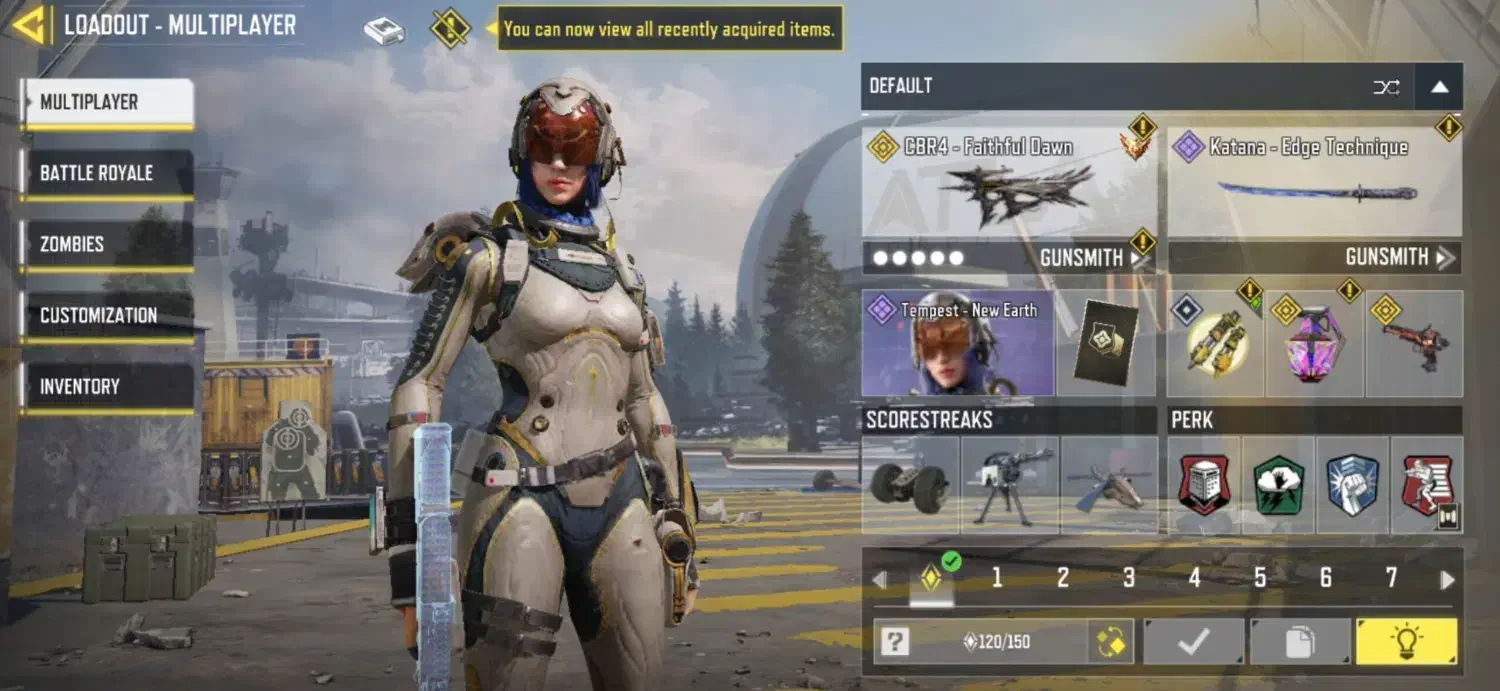Select the sentry gun scorestreak

click(x=1008, y=484)
